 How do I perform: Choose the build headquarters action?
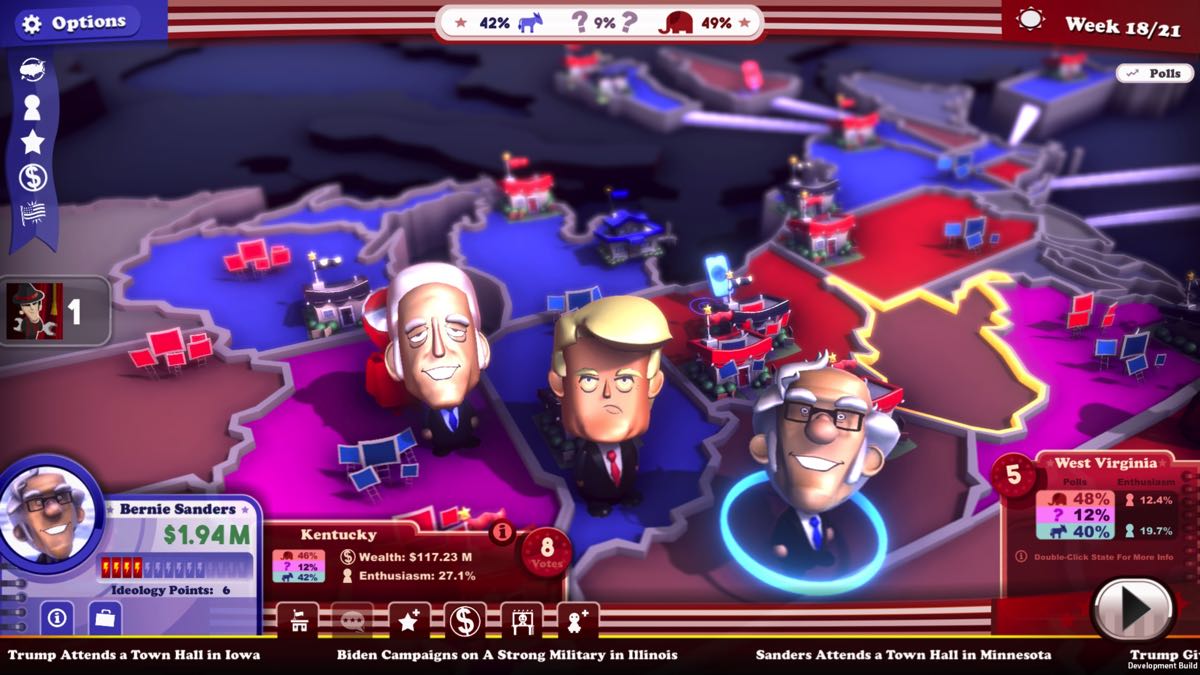pyautogui.click(x=297, y=621)
